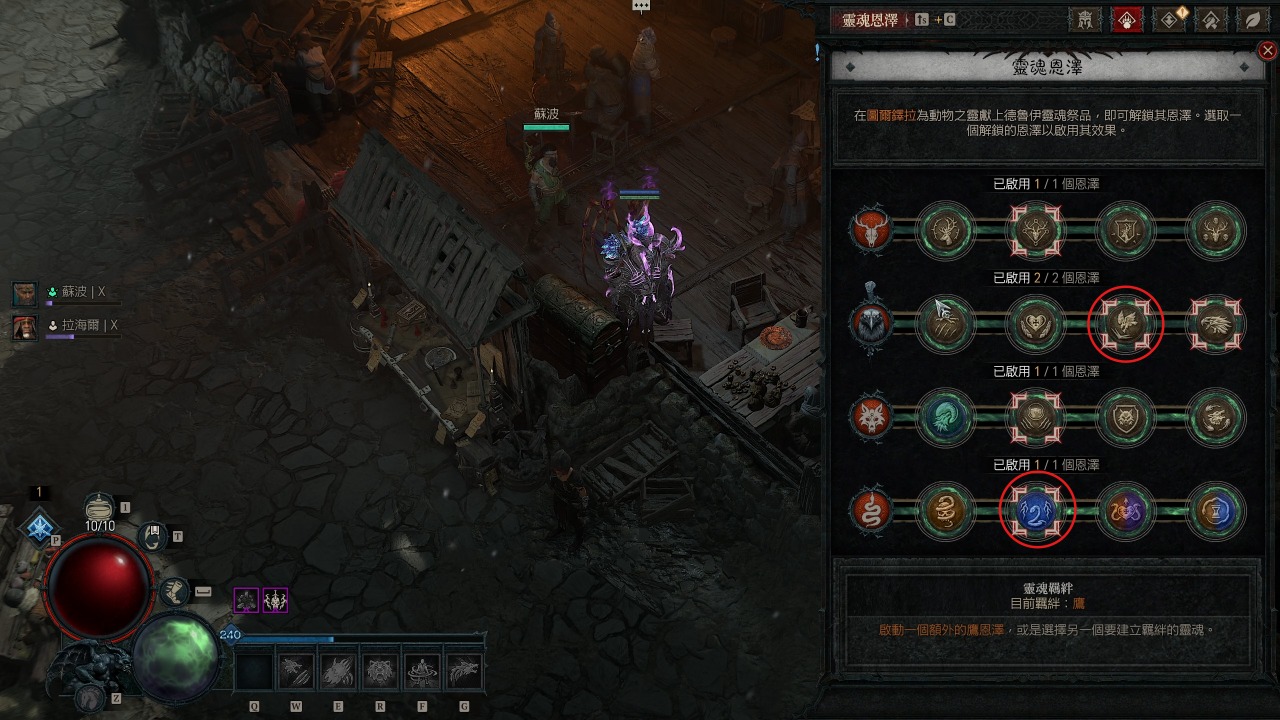
Task: Switch to the diamond tab with alert badge
Action: [1169, 19]
